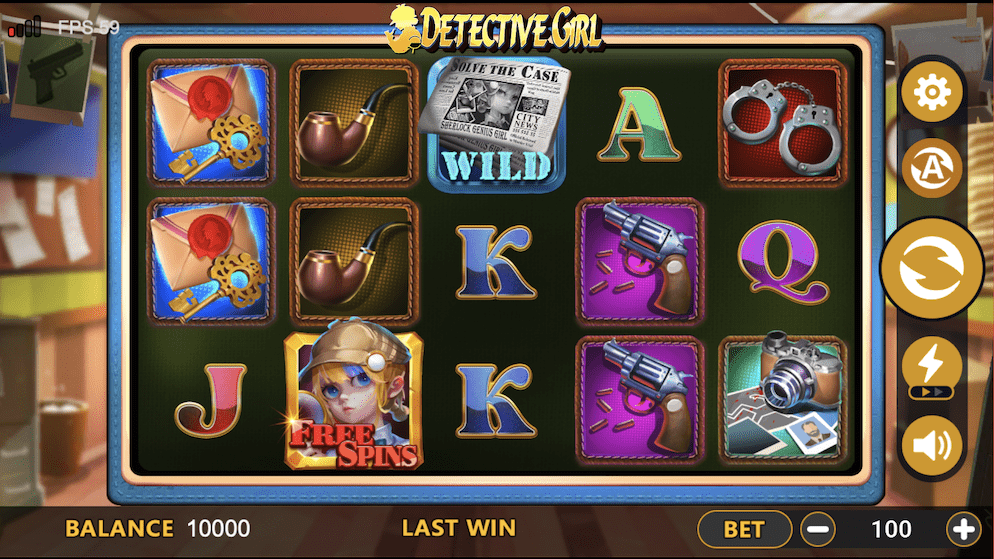Open the BET options button
Screen dimensions: 994x559
coord(744,529)
